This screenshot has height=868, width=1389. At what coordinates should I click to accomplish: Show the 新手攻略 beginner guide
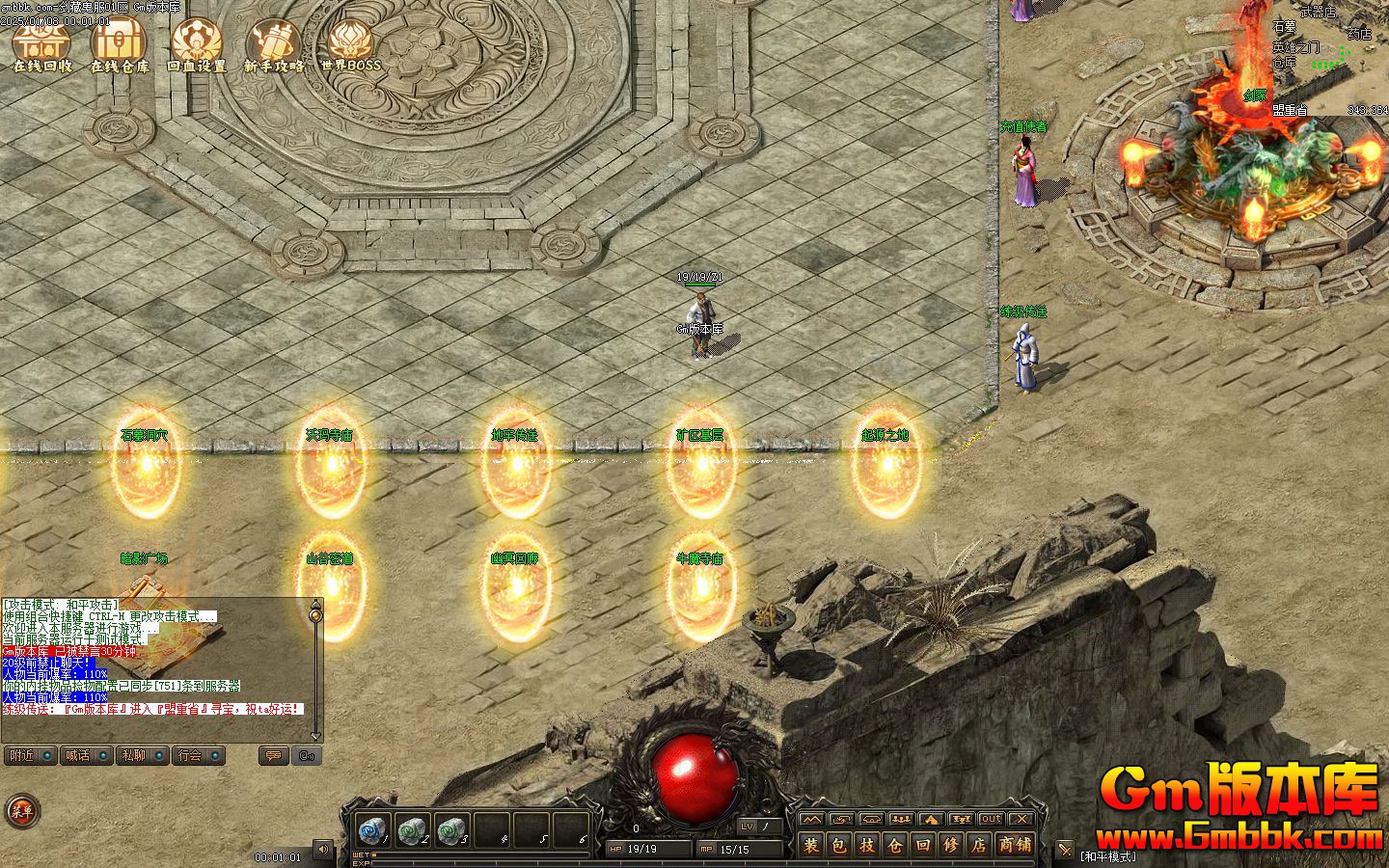coord(274,46)
